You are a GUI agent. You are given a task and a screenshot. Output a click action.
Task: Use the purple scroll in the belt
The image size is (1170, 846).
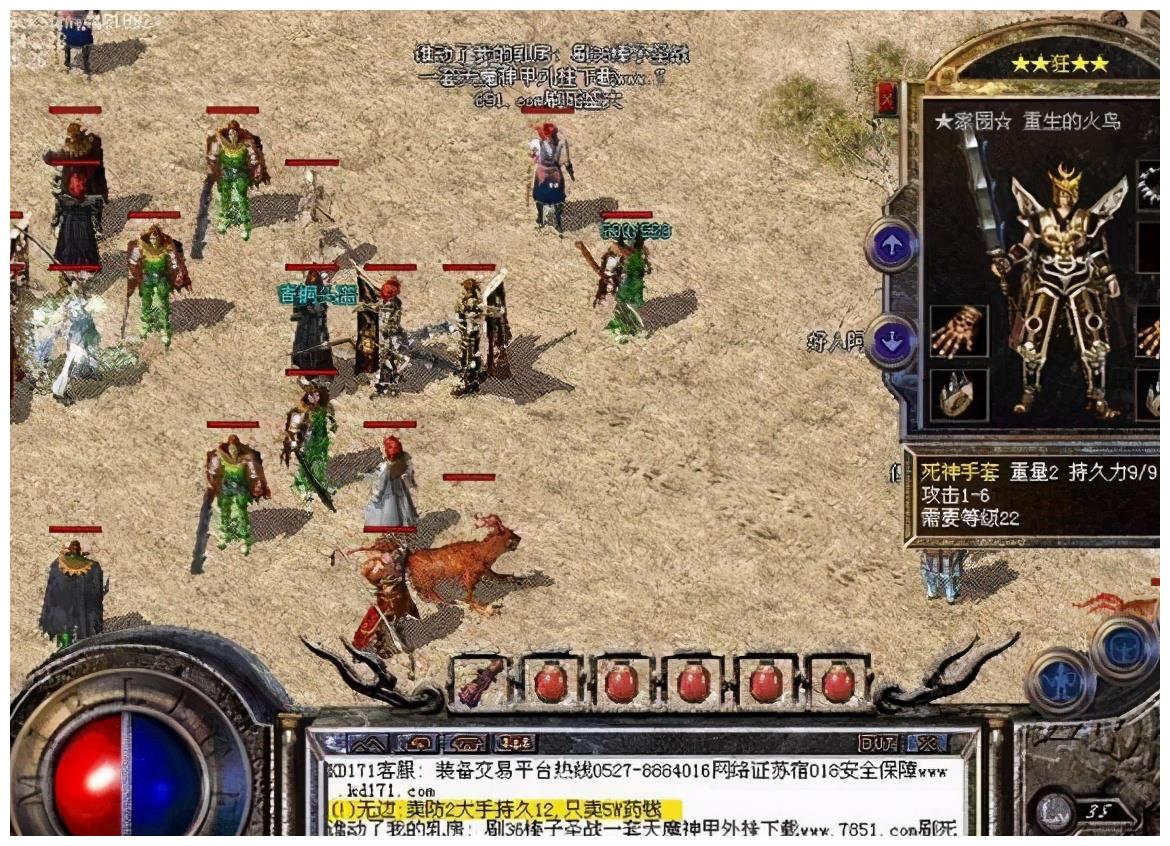pyautogui.click(x=478, y=682)
